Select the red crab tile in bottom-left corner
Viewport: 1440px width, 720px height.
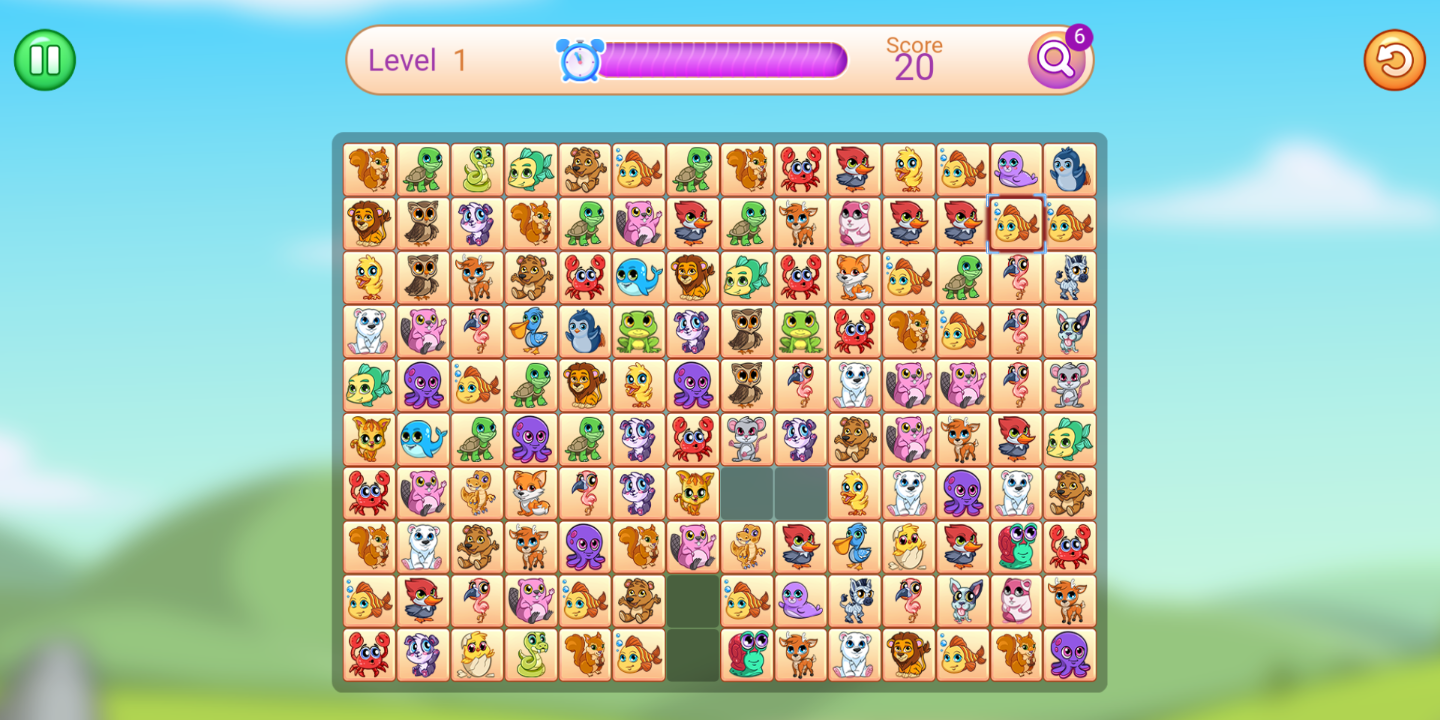369,654
